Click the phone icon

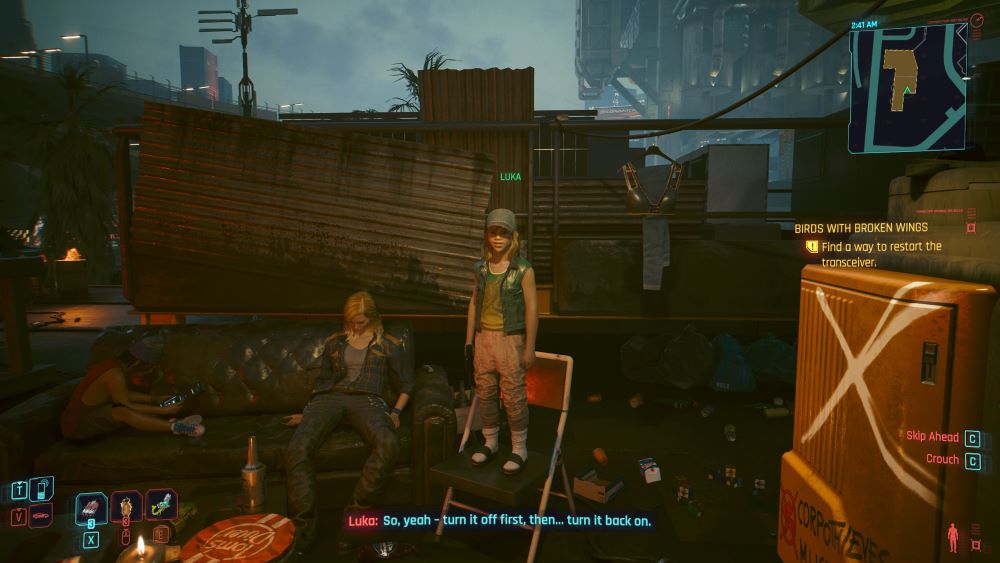[39, 489]
